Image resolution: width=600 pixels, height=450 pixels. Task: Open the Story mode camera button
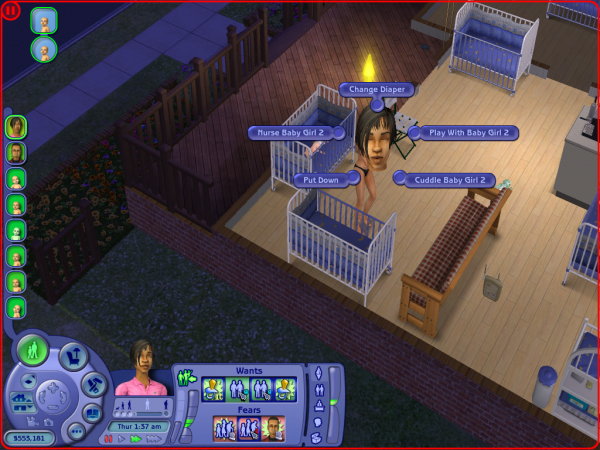tap(91, 411)
